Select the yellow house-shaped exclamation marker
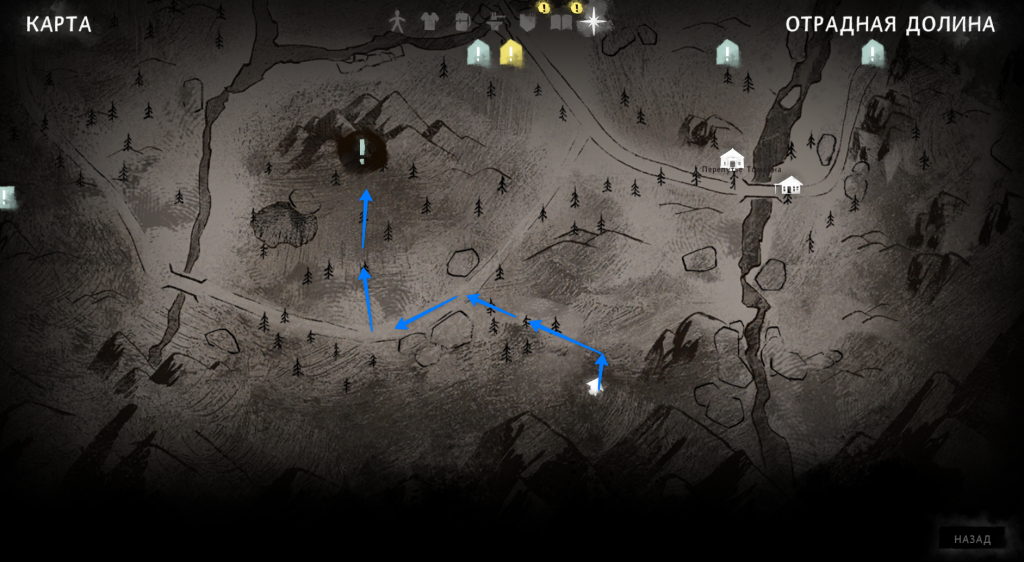Image resolution: width=1024 pixels, height=562 pixels. tap(512, 52)
